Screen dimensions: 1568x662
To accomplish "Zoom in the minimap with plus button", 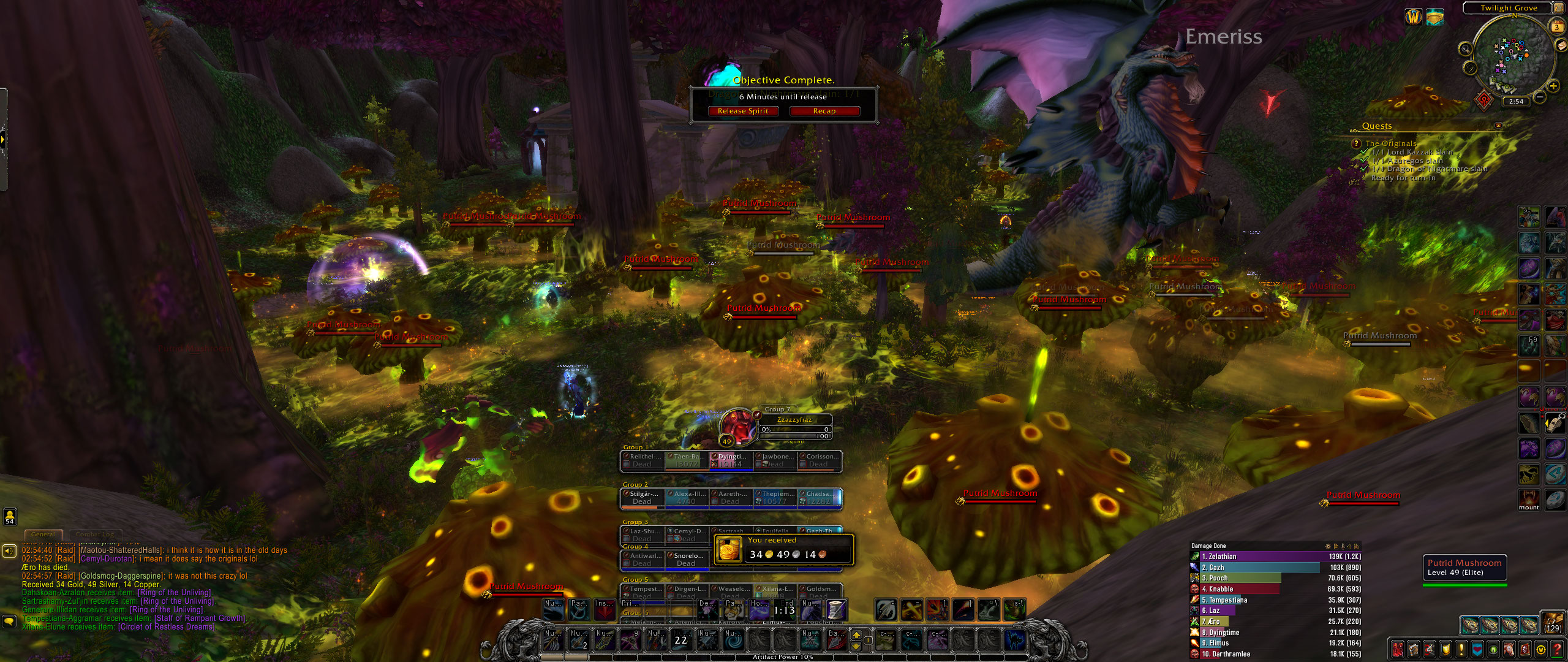I will tap(1554, 86).
